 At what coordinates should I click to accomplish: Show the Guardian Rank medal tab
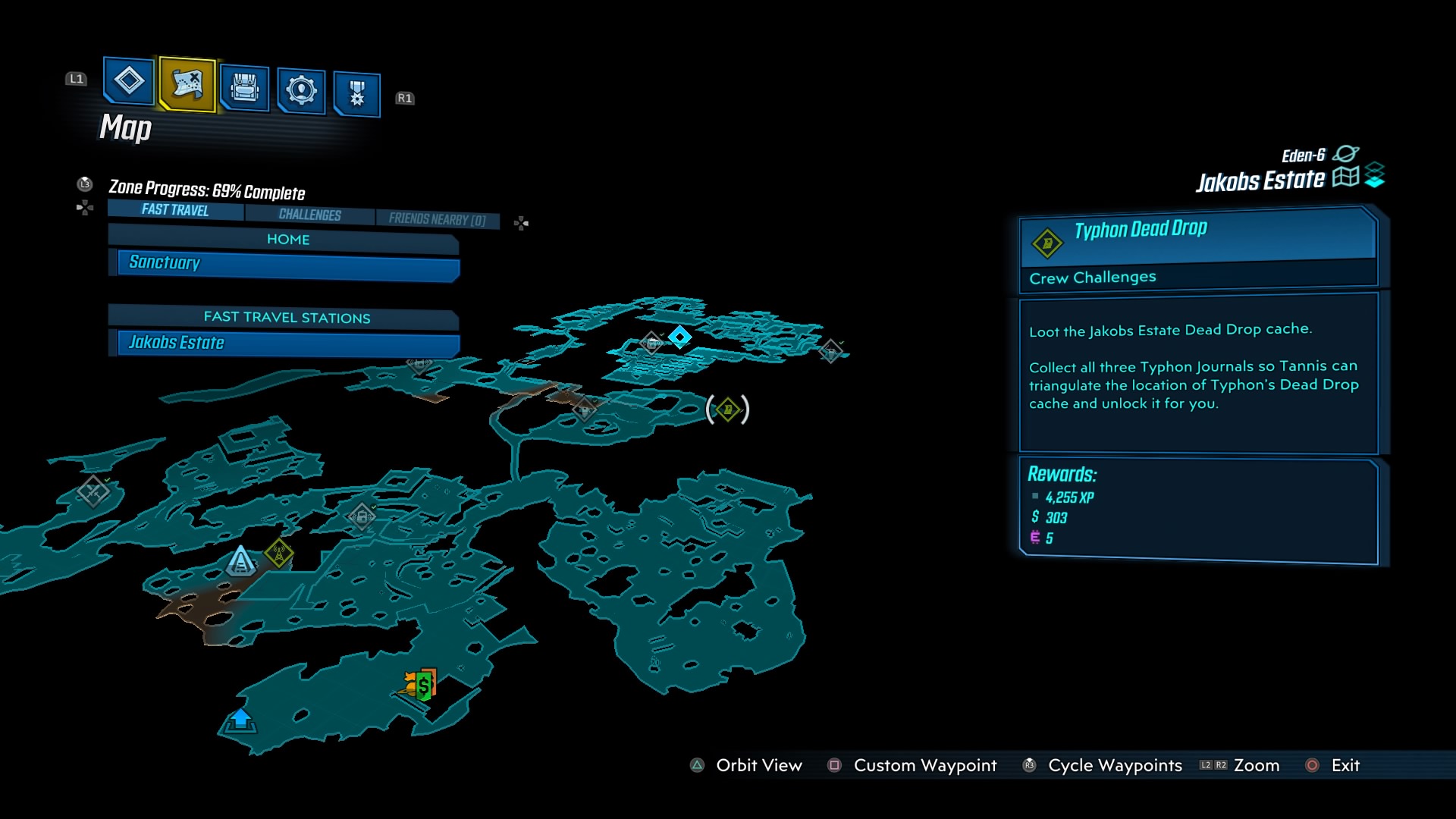tap(356, 94)
